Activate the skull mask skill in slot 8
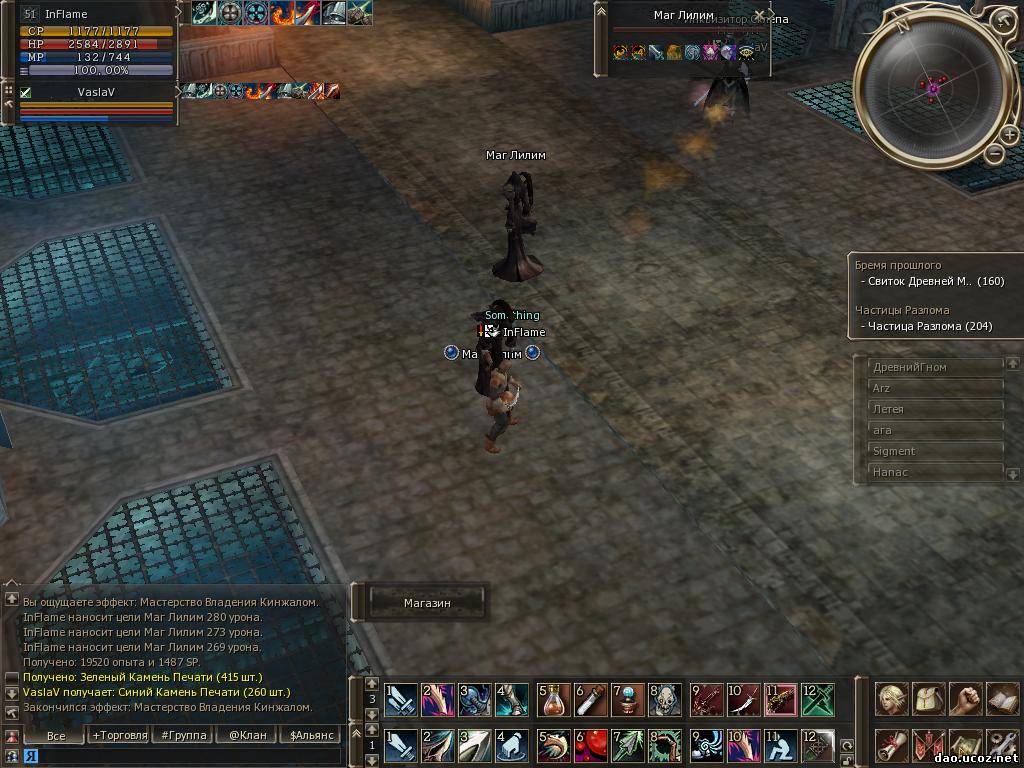The width and height of the screenshot is (1024, 768). click(x=664, y=699)
